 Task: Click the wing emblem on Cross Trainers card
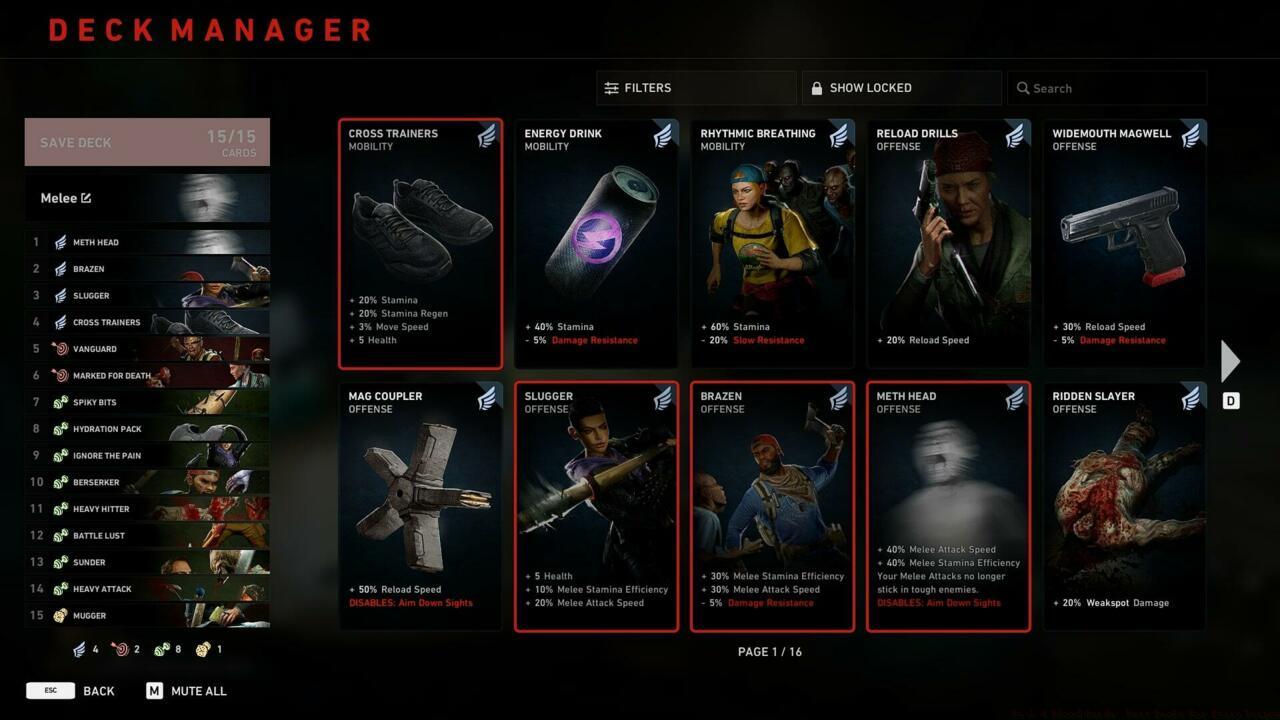(486, 139)
